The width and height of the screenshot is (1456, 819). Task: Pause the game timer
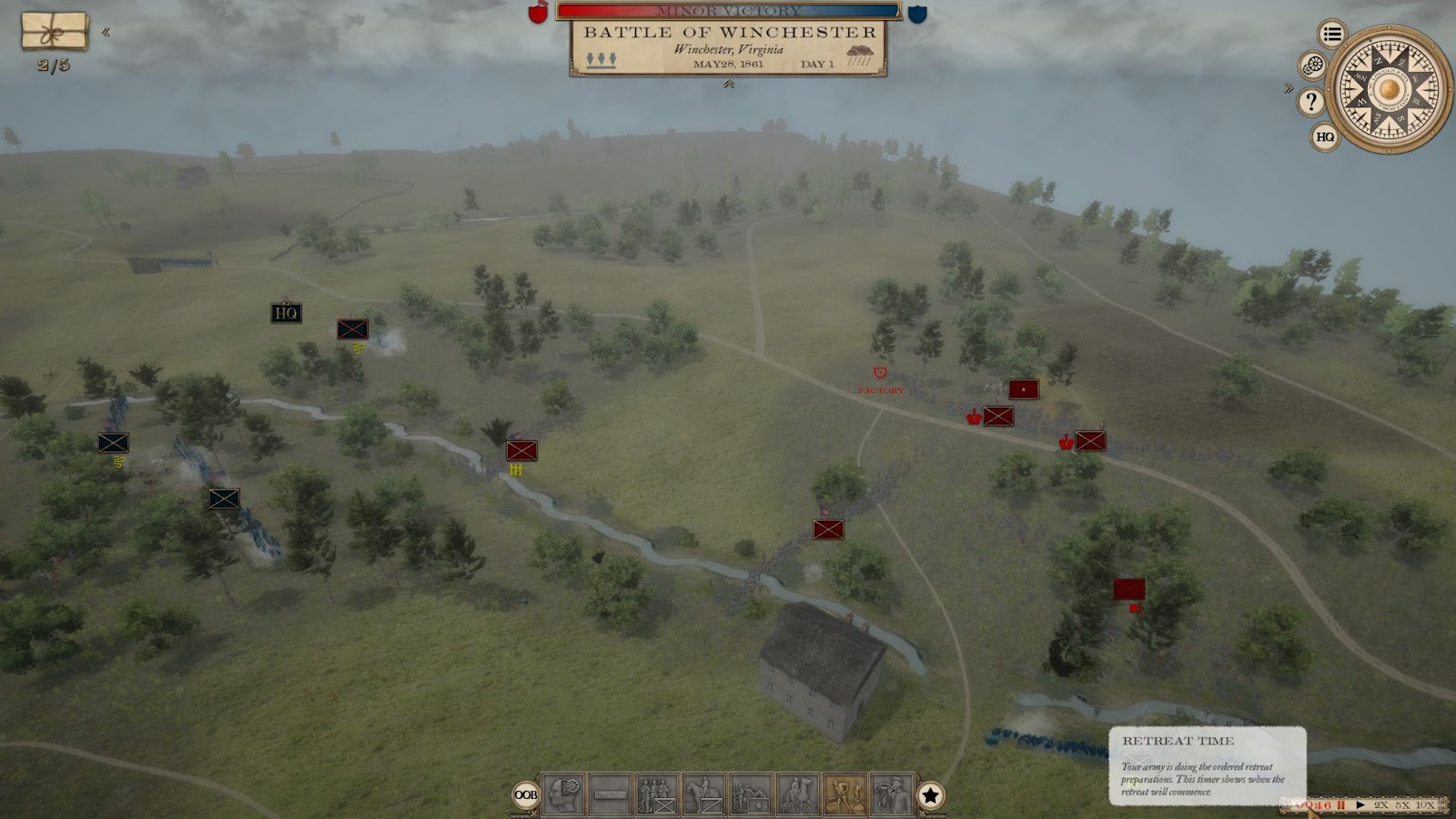coord(1340,805)
